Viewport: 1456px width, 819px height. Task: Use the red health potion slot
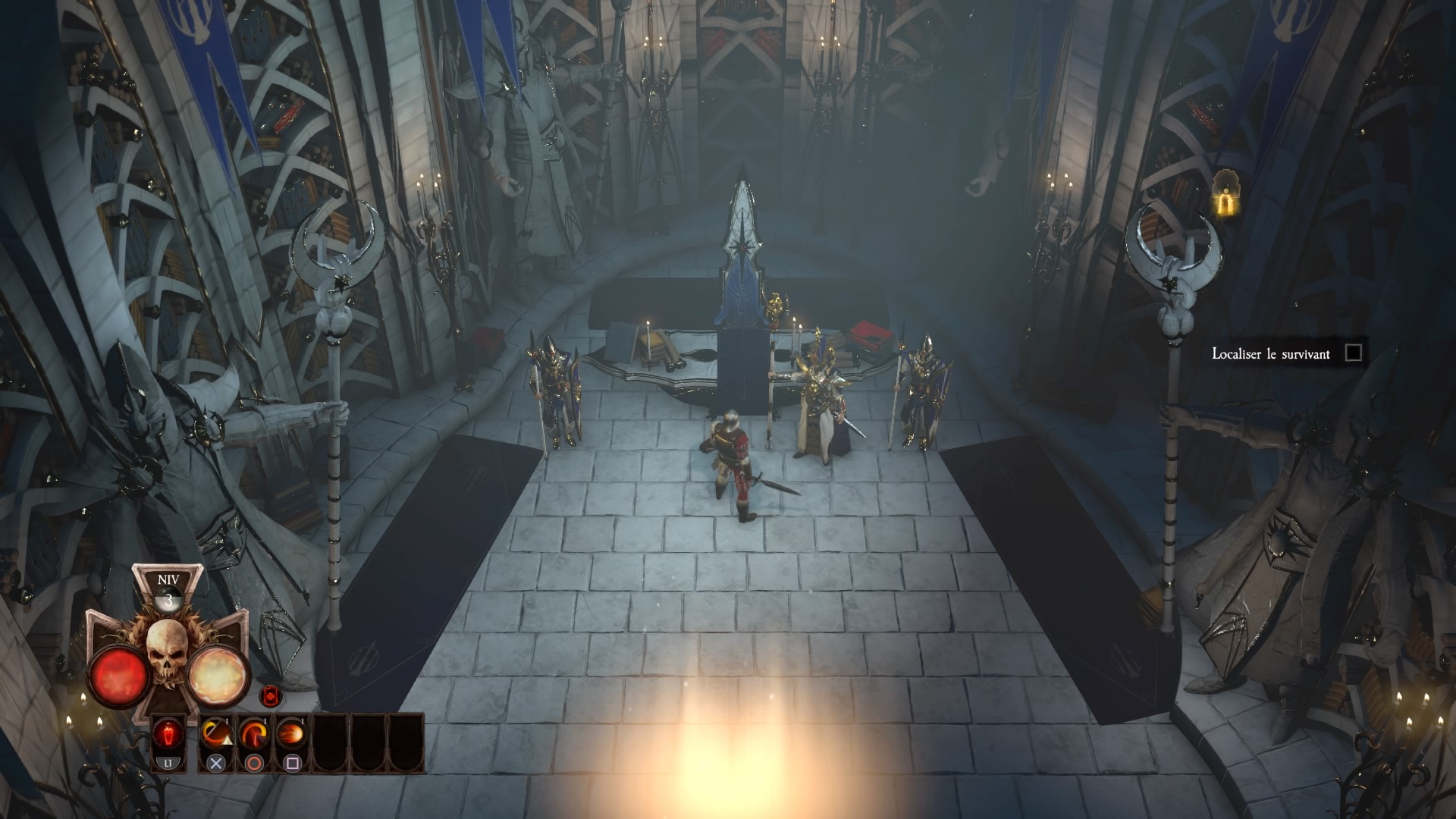pos(168,735)
